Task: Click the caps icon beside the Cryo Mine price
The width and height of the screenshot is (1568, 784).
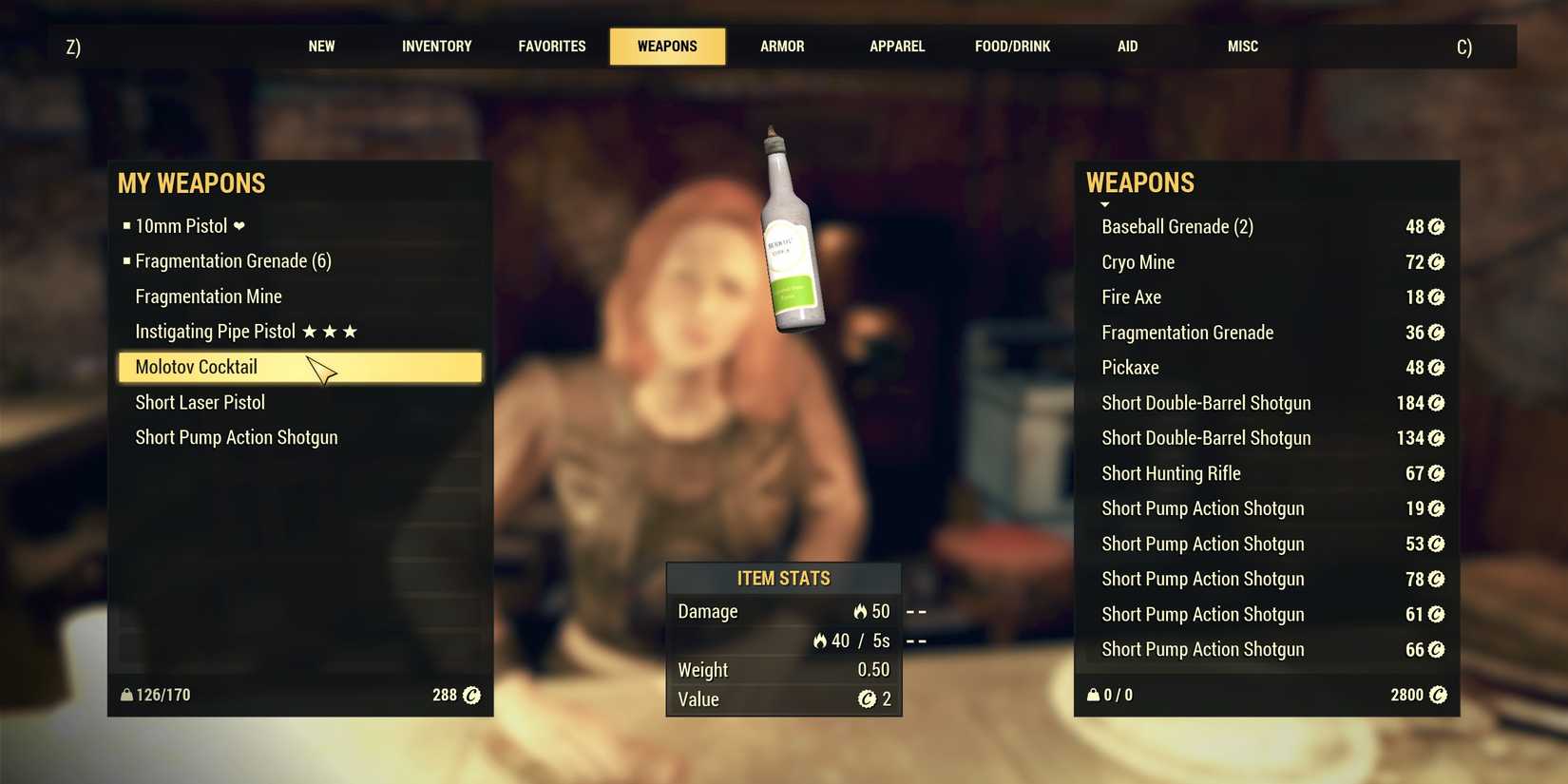Action: [x=1435, y=261]
